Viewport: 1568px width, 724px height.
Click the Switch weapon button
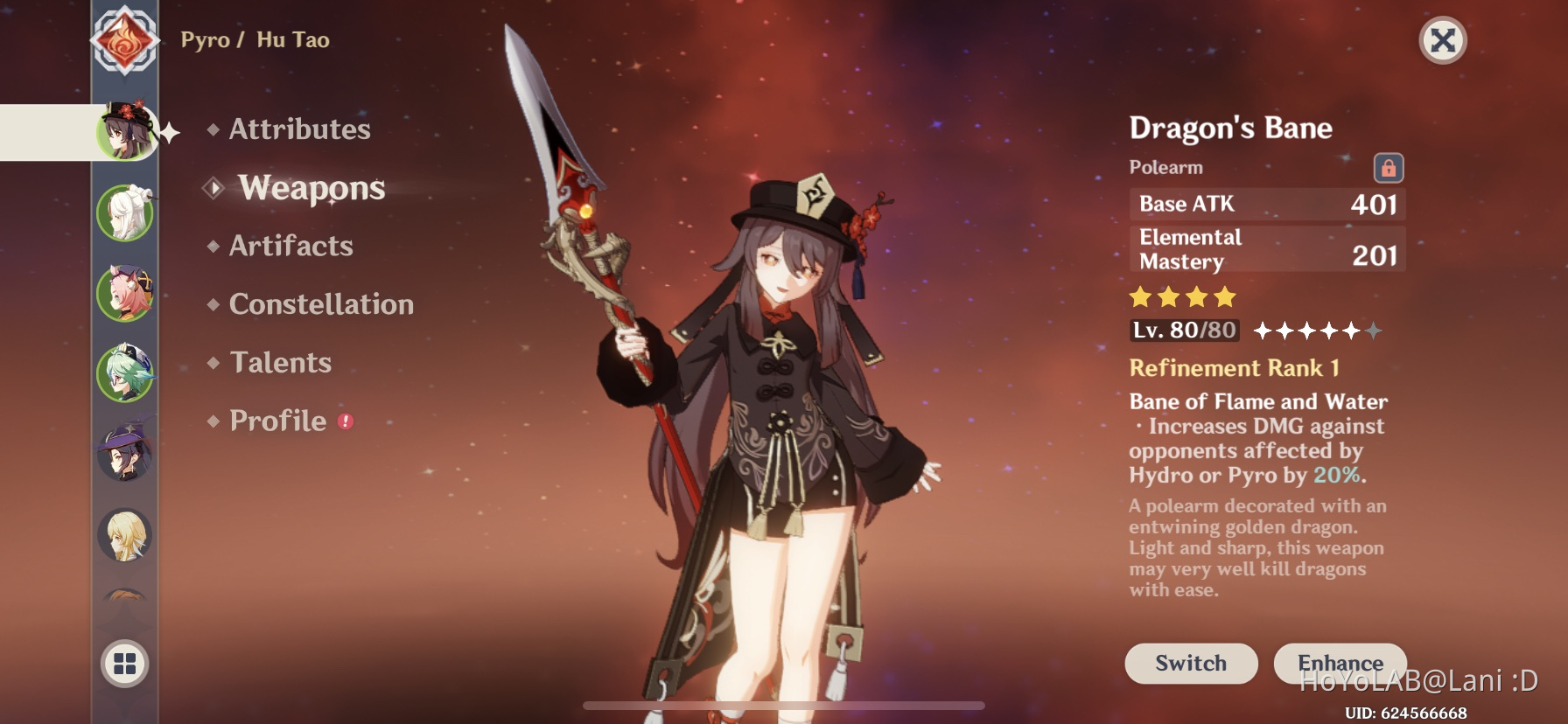tap(1191, 664)
